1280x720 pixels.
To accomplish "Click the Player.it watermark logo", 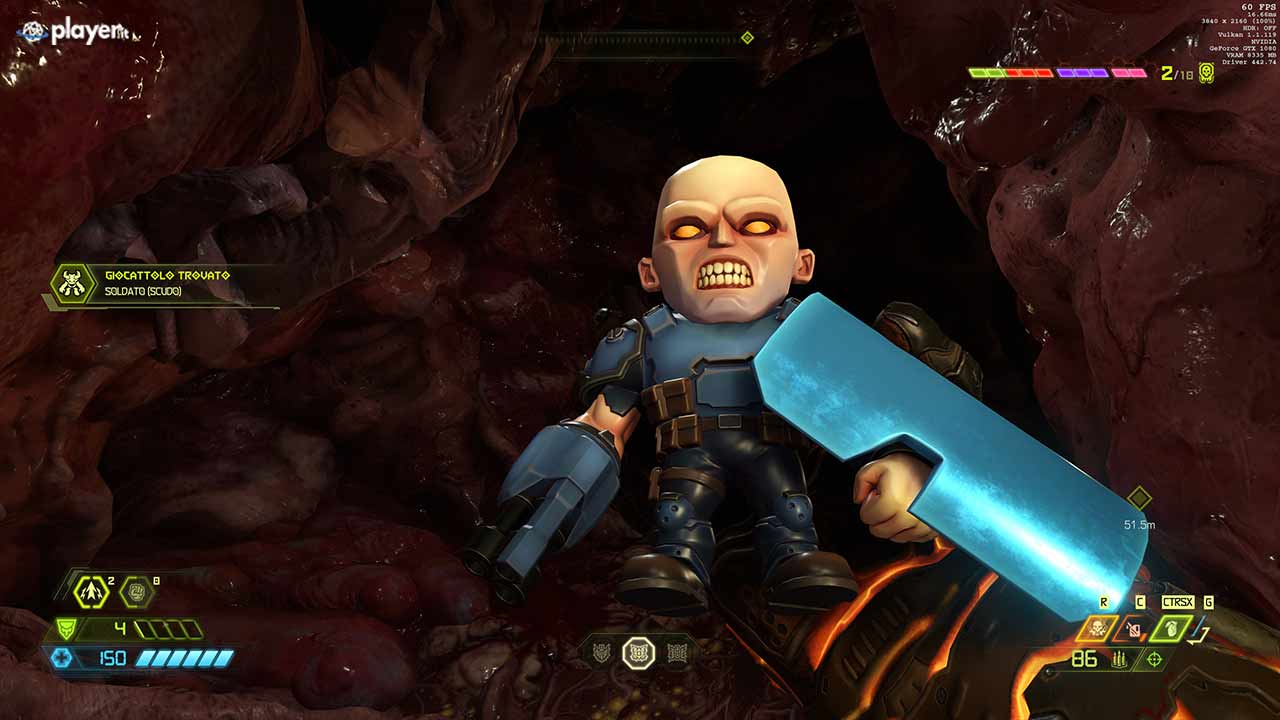I will point(75,32).
